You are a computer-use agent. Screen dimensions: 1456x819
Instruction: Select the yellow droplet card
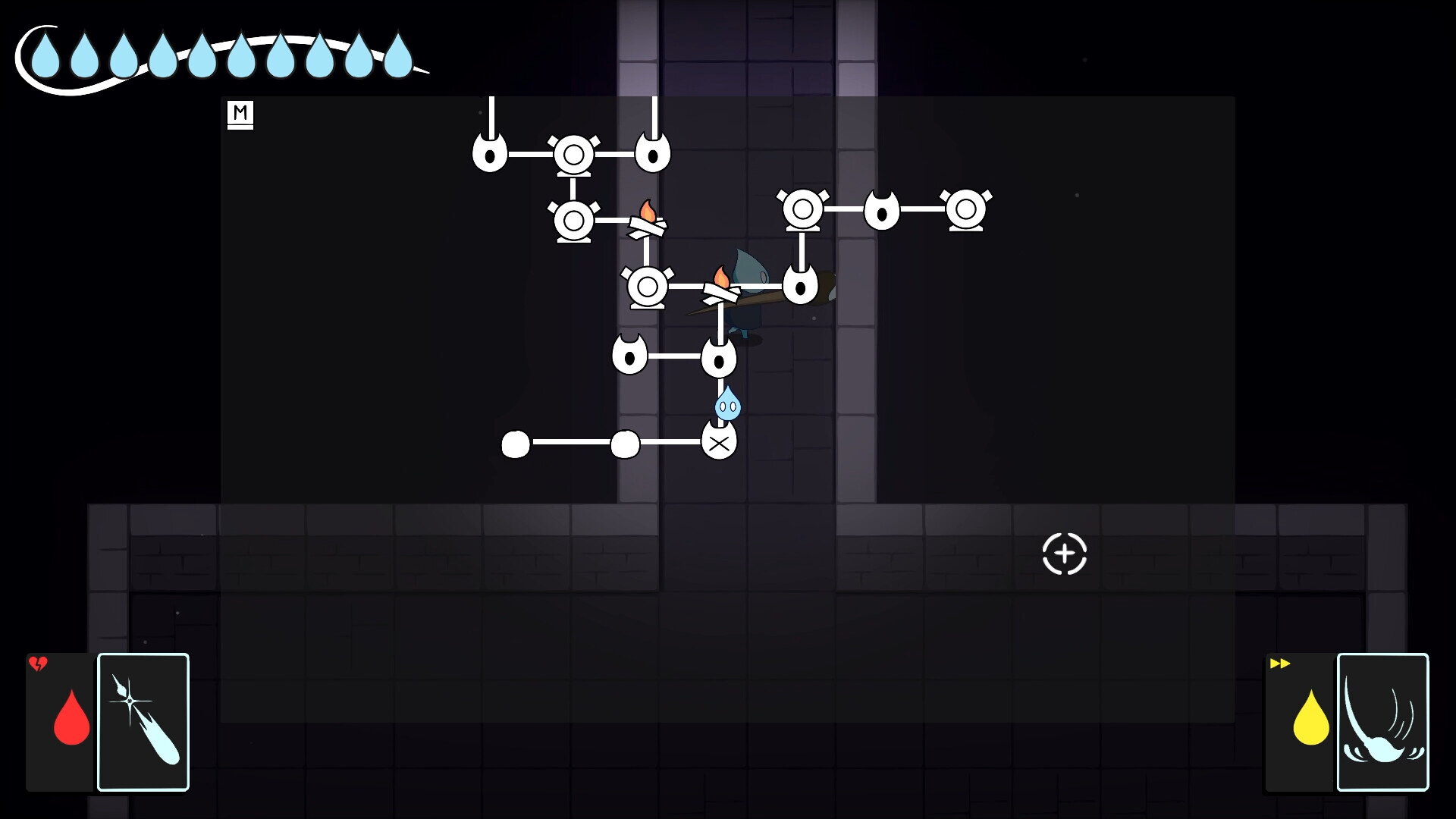click(1301, 721)
